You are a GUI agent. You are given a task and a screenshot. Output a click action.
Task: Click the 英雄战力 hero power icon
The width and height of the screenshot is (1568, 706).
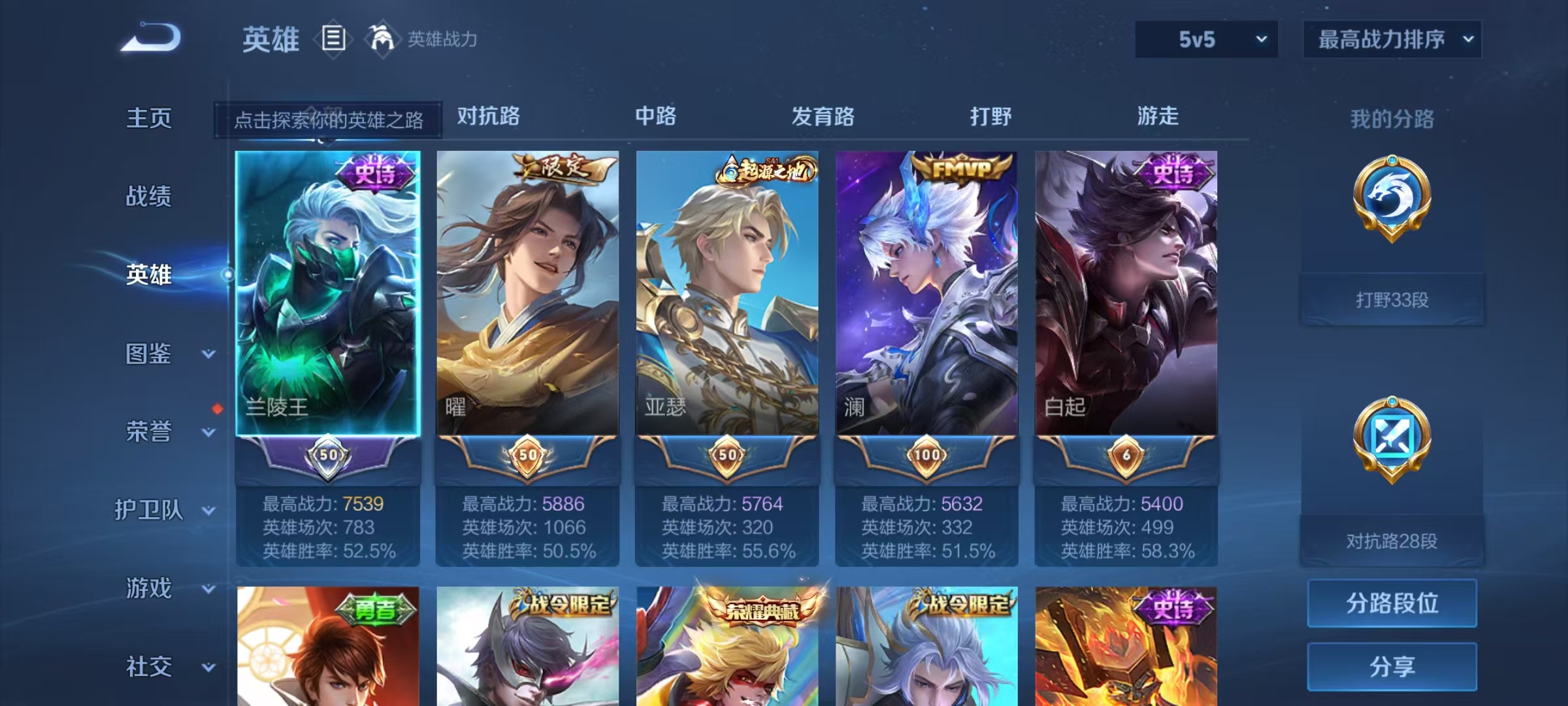pyautogui.click(x=382, y=39)
